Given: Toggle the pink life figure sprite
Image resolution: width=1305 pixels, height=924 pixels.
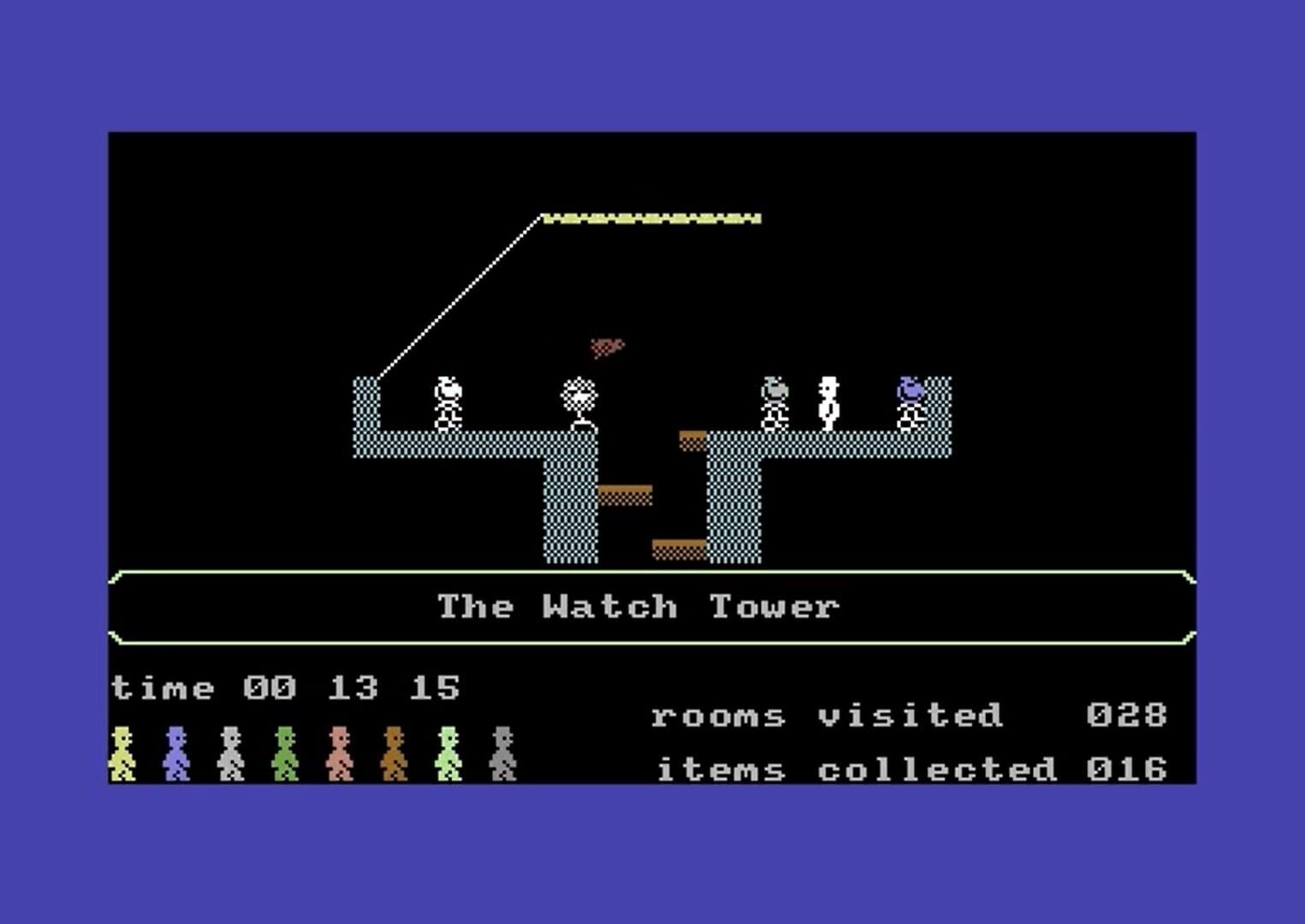Looking at the screenshot, I should click(x=340, y=755).
